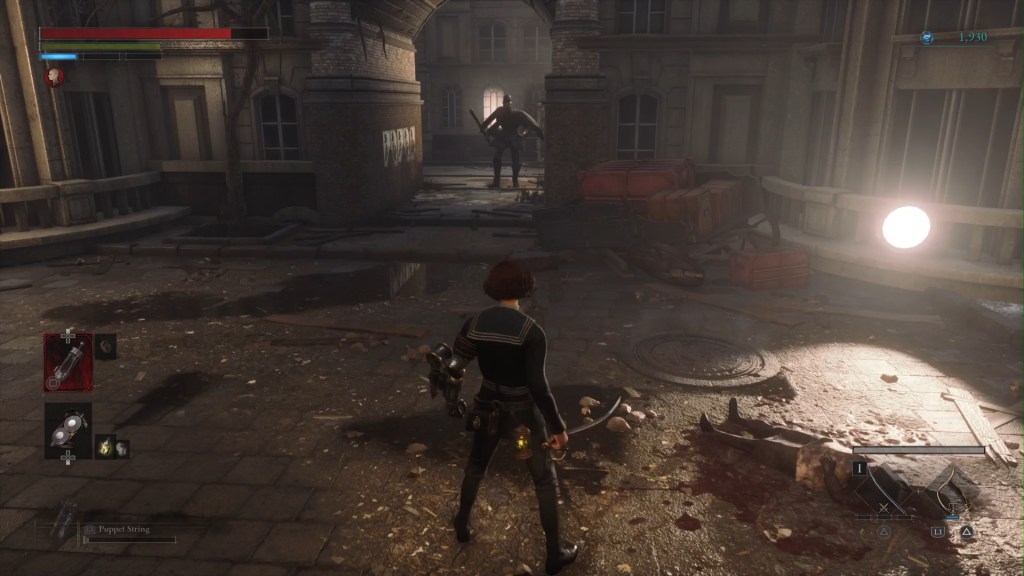Select the blade Fable Art weapon slot
The image size is (1024, 576).
click(884, 490)
